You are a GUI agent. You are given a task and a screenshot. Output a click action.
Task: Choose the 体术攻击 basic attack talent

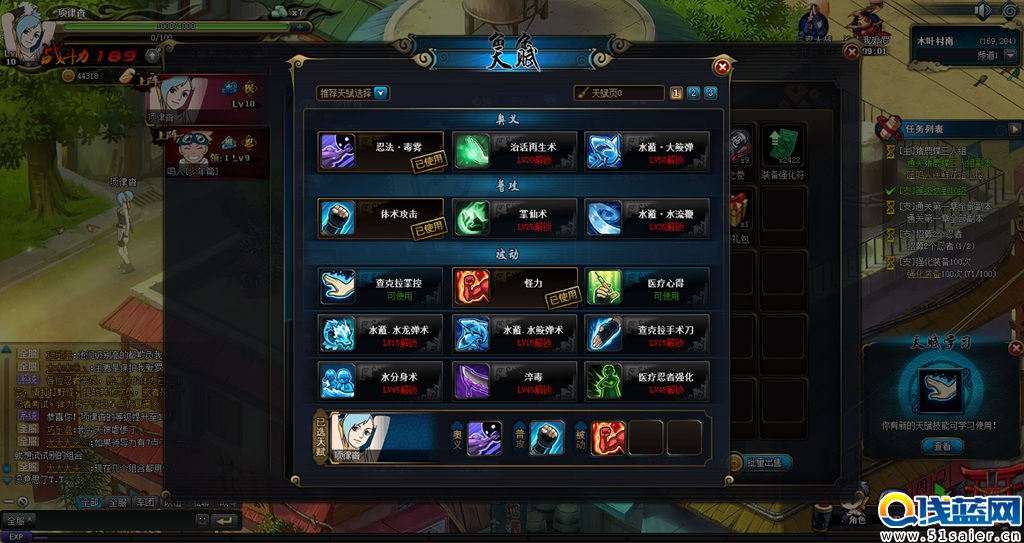pyautogui.click(x=380, y=218)
